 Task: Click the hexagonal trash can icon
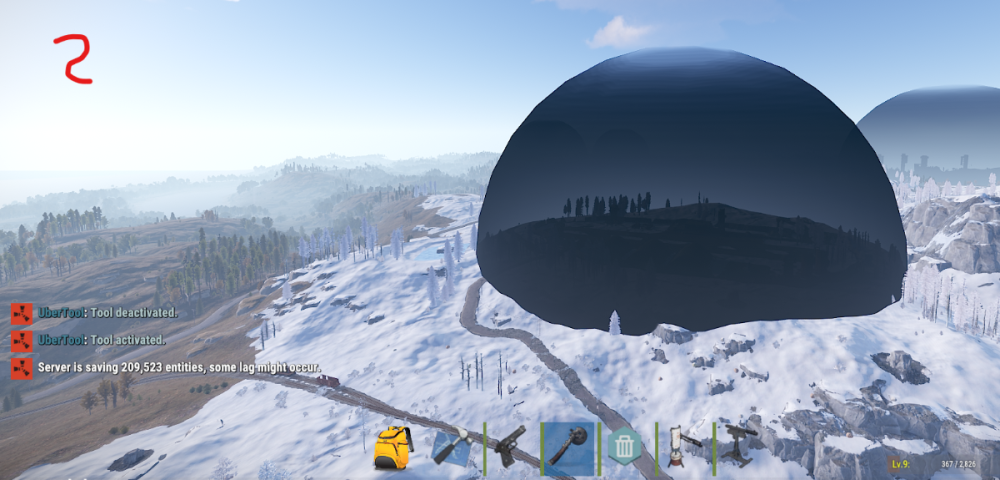pyautogui.click(x=625, y=446)
